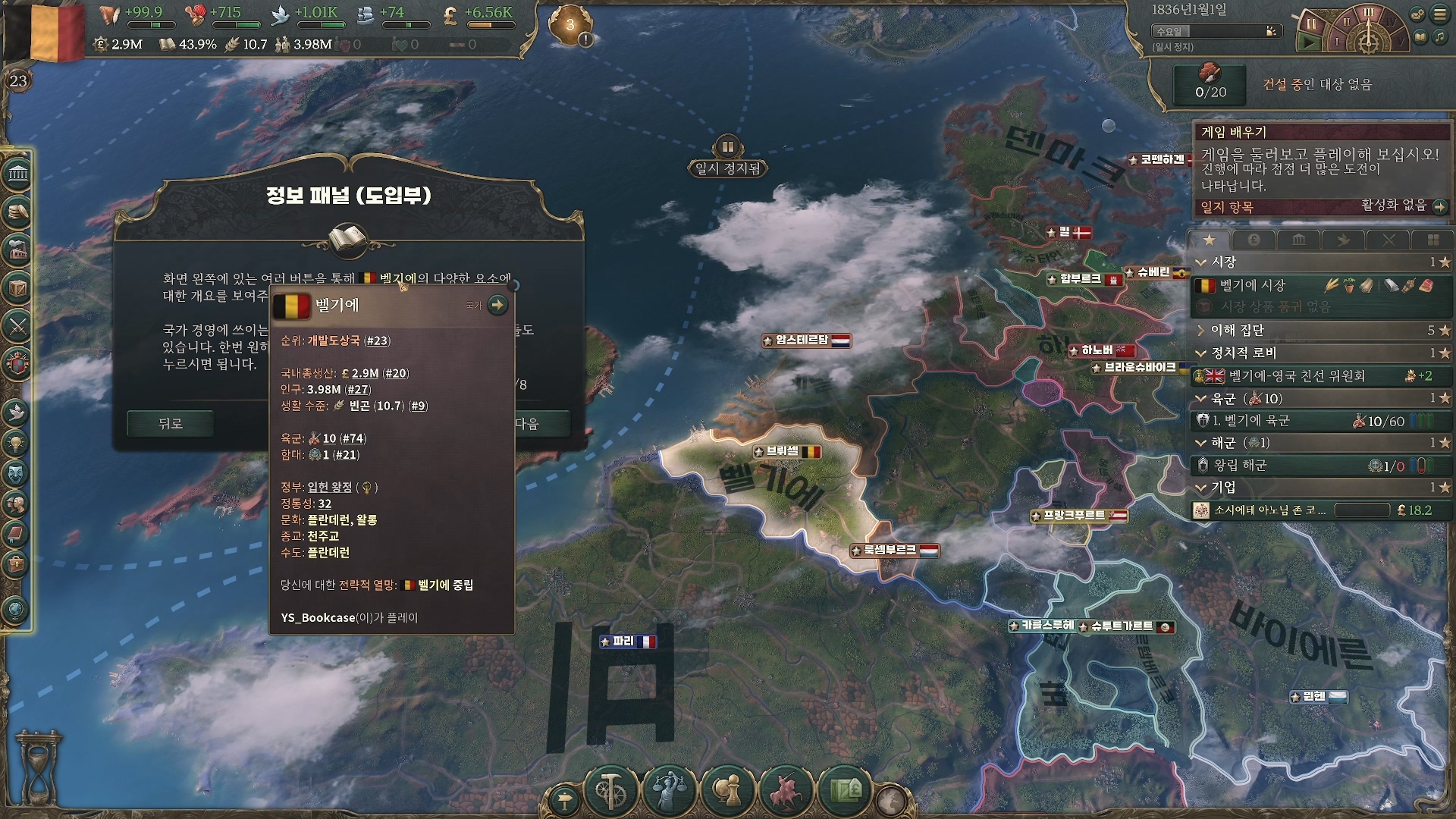Select the 1. 벨기에 육군 army row

[x=1274, y=420]
